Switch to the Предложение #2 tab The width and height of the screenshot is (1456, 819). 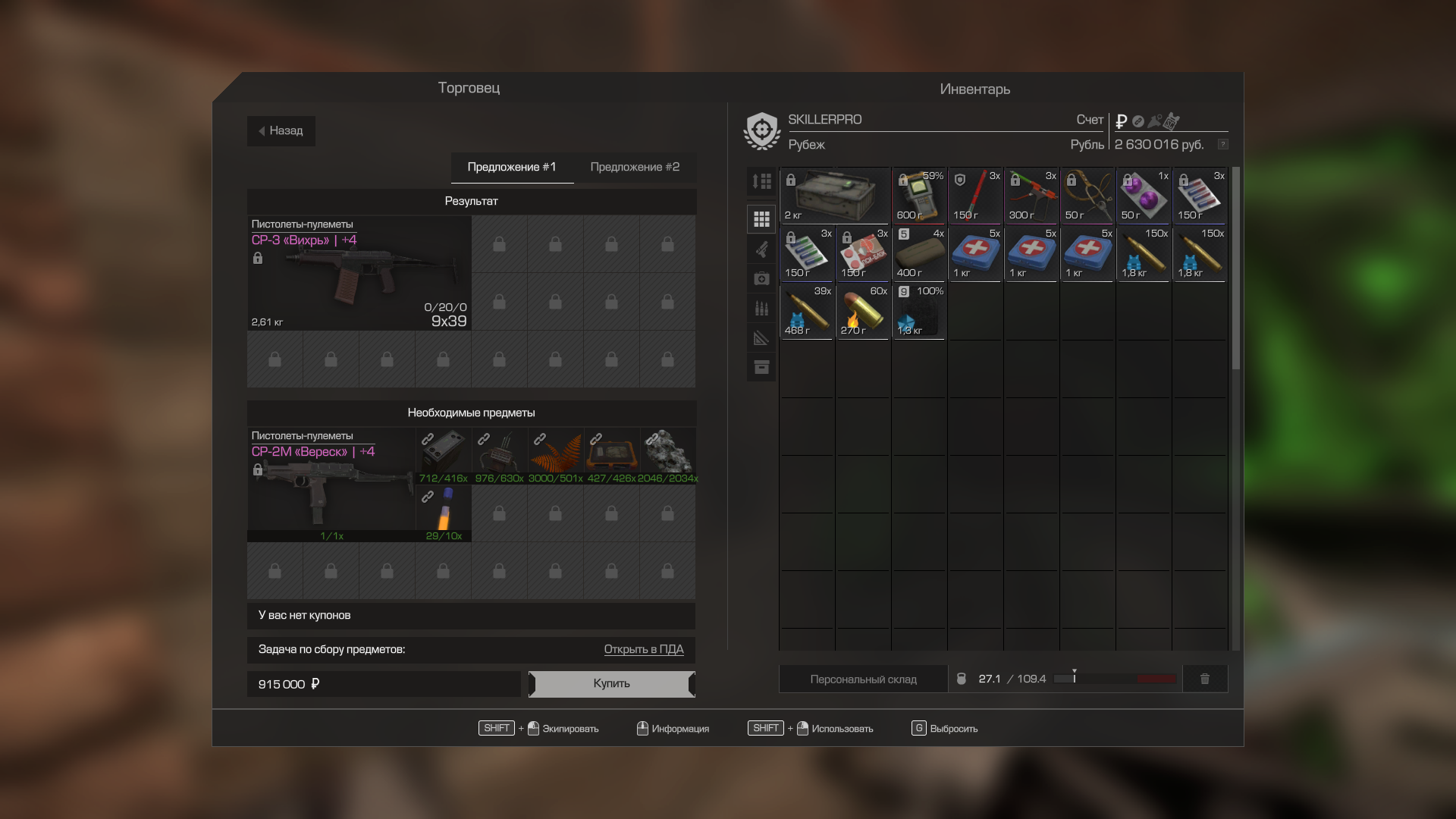pyautogui.click(x=635, y=168)
